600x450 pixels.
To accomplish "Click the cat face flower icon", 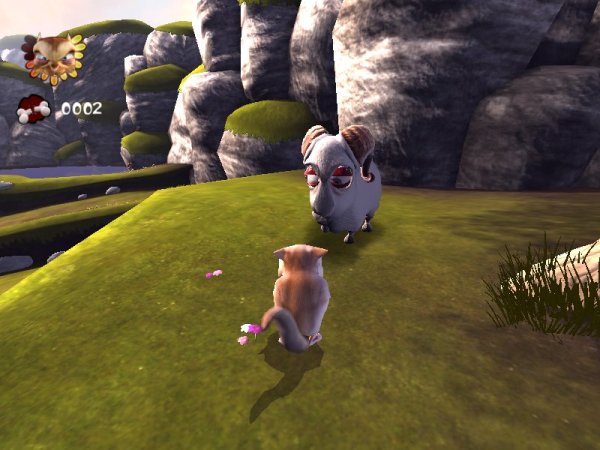I will point(52,55).
